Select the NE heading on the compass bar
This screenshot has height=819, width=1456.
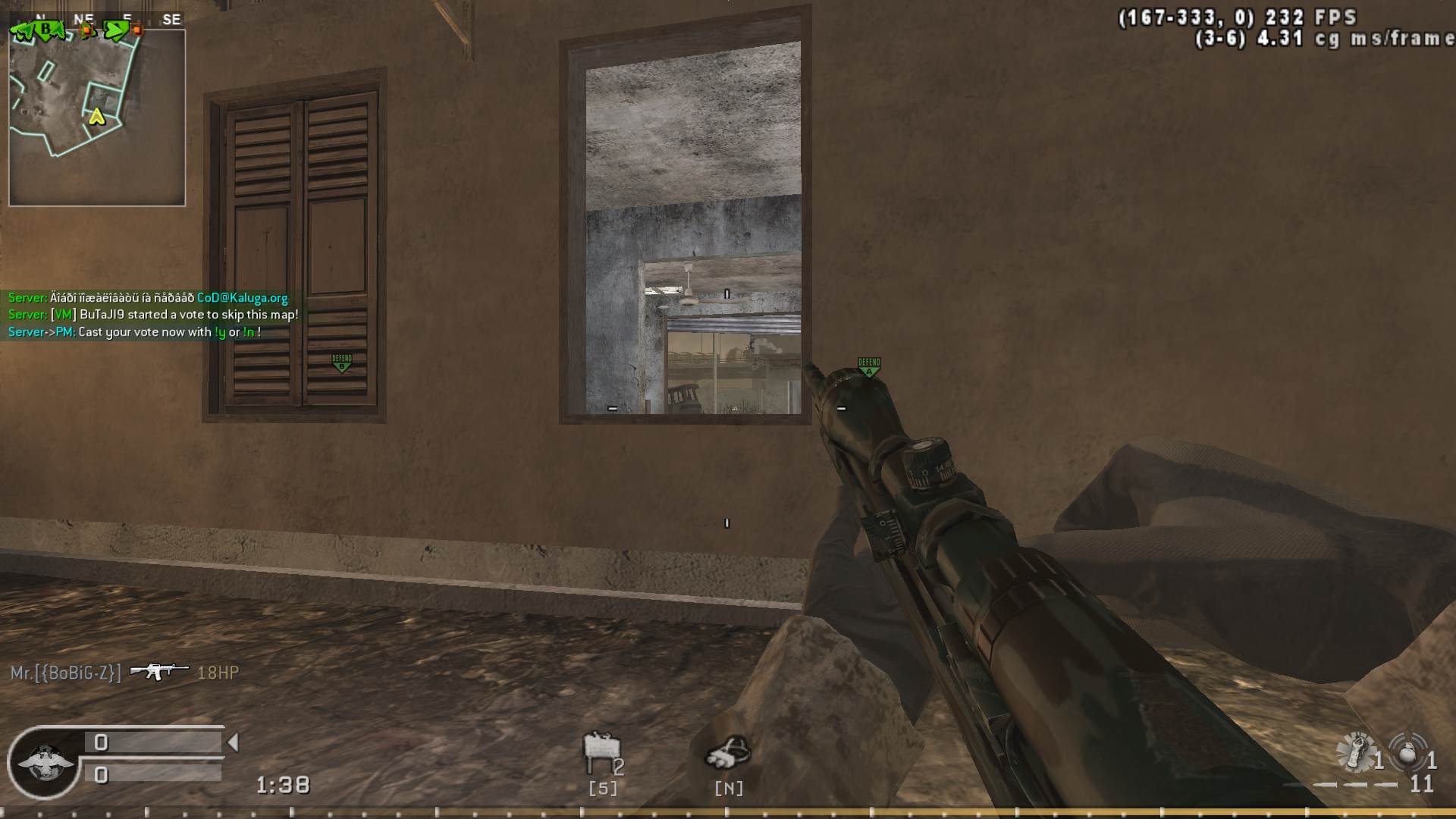click(x=84, y=17)
